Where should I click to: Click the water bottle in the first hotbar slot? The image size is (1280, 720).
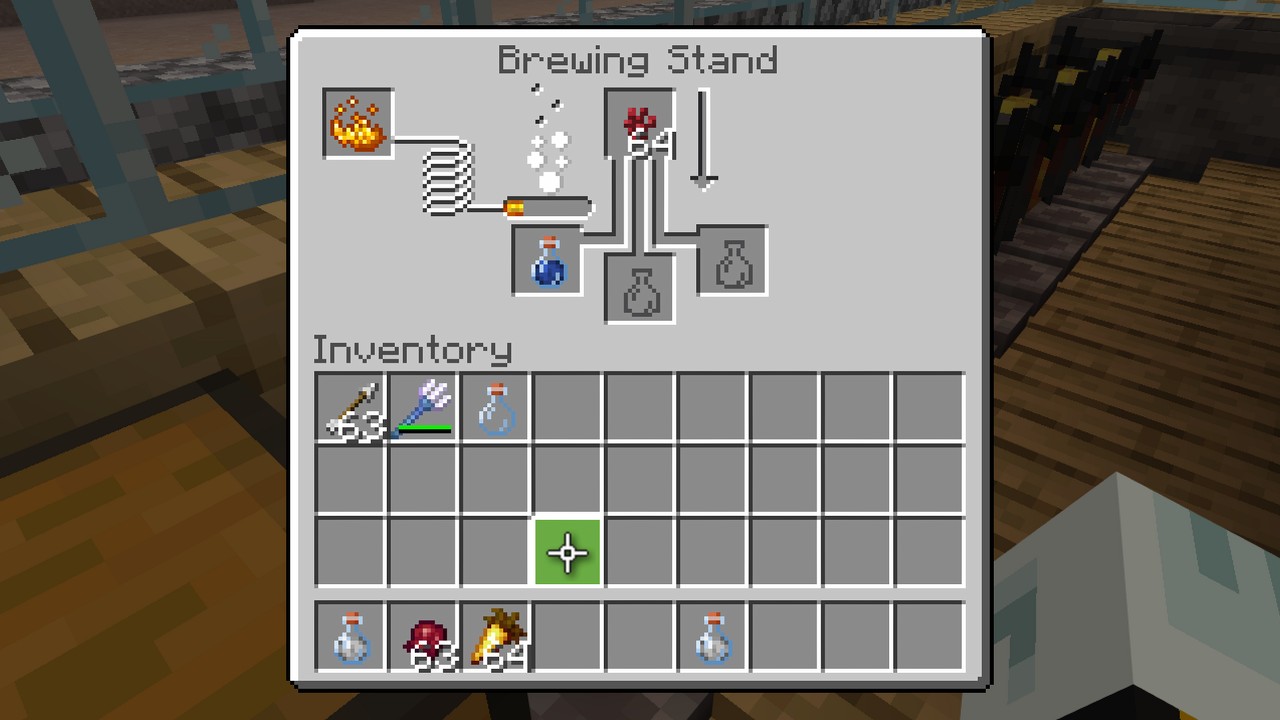tap(350, 637)
